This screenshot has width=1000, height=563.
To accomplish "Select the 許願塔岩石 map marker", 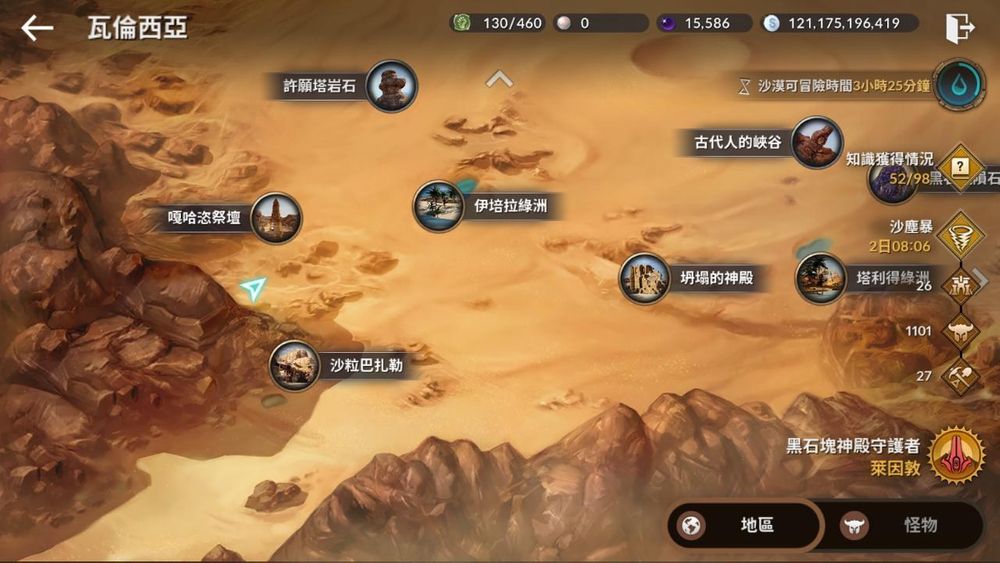I will [391, 86].
